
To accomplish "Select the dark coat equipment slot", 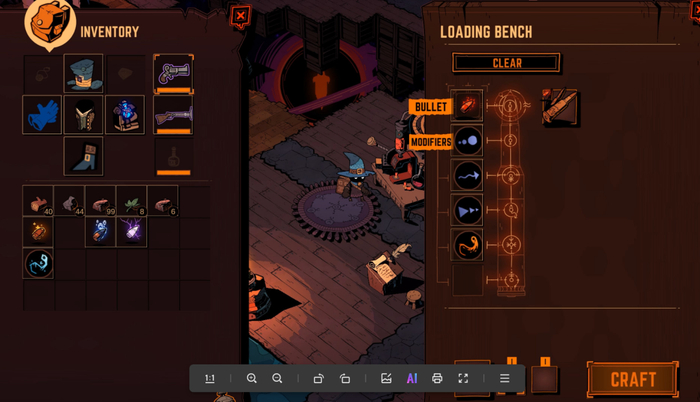I will point(84,115).
